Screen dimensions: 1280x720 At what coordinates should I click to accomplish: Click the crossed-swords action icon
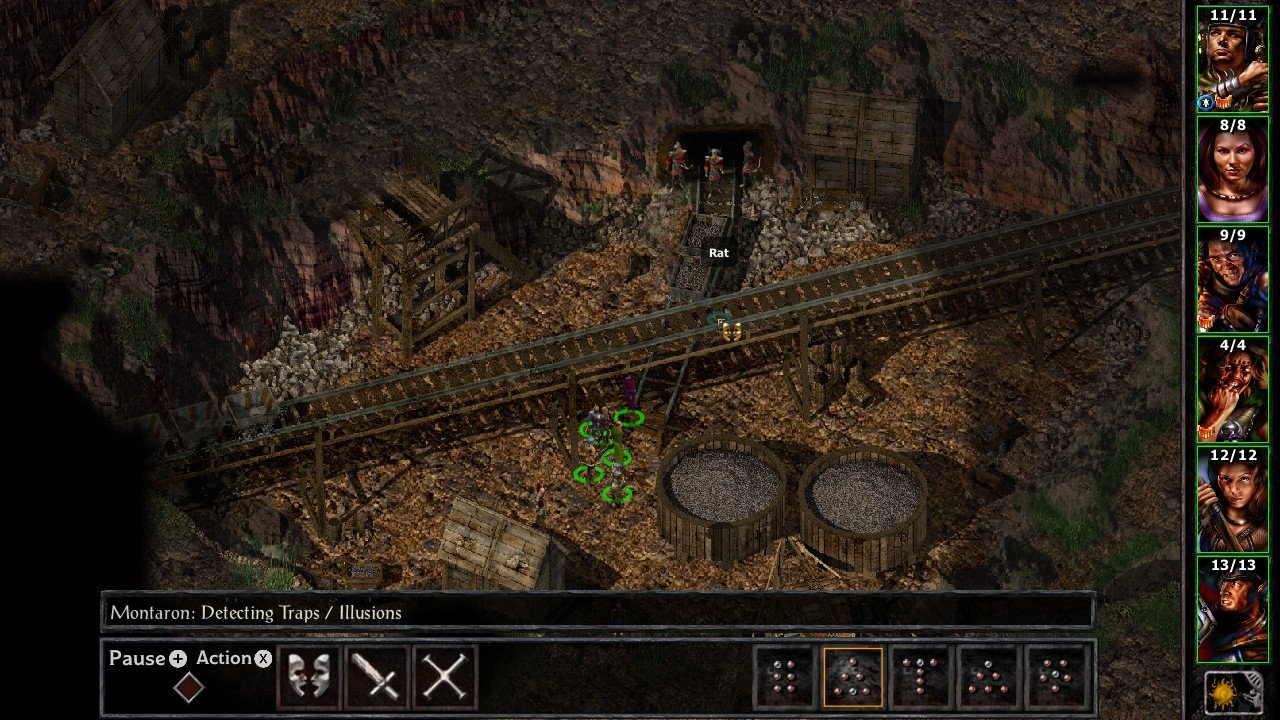[444, 677]
